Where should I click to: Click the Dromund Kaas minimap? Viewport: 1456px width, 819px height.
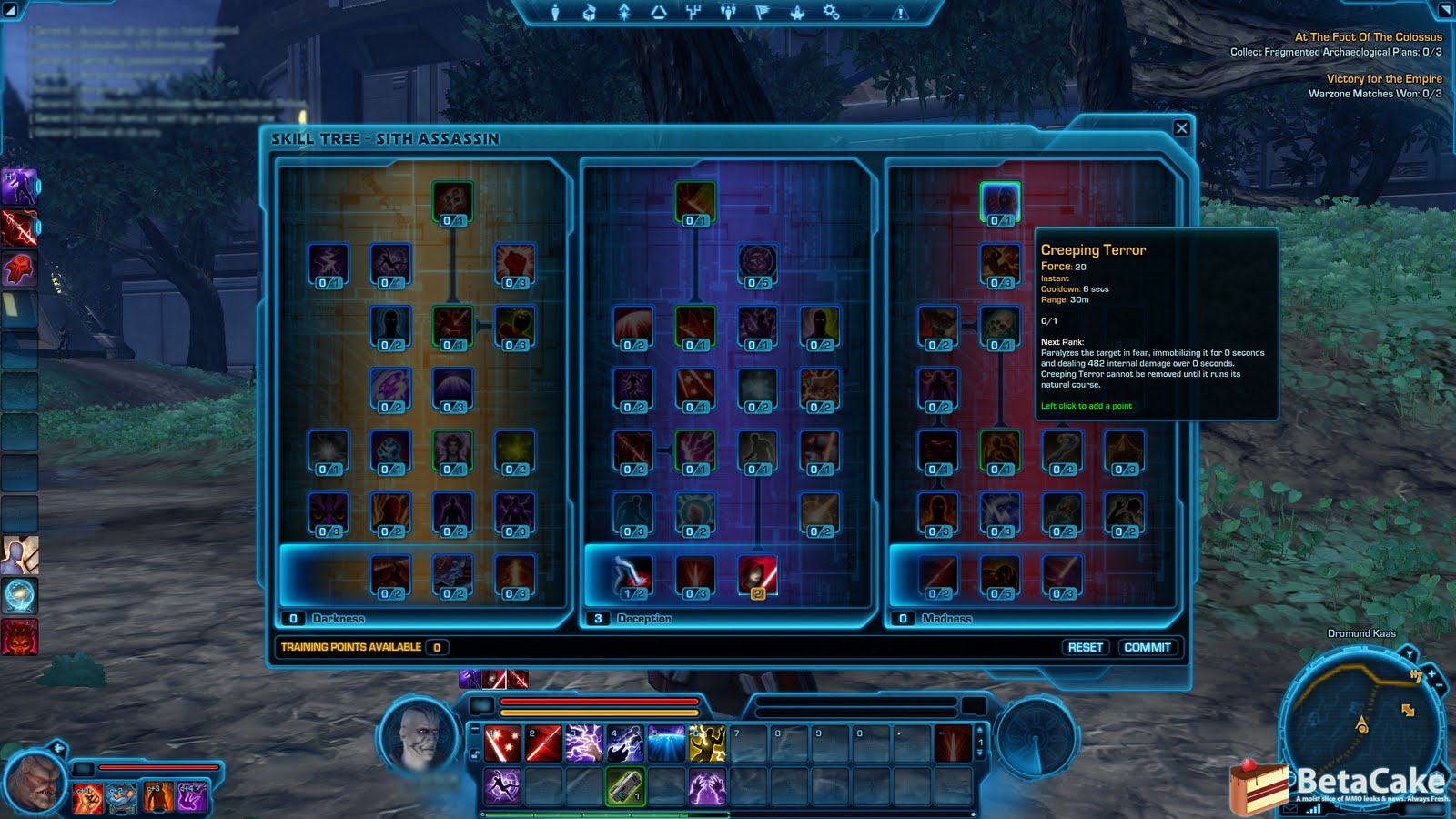point(1360,719)
